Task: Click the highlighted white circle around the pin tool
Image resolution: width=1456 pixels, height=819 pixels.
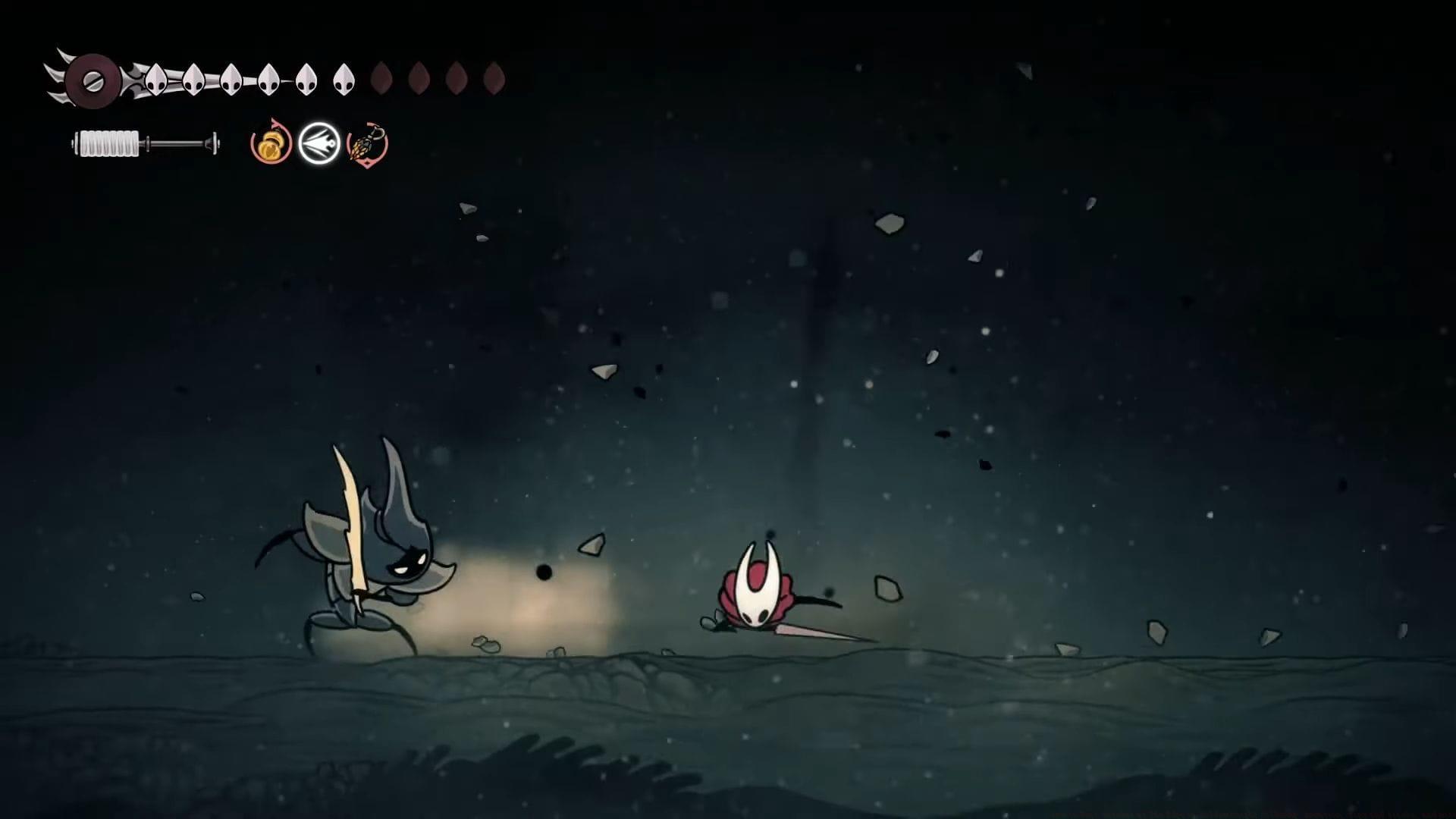Action: (x=318, y=124)
